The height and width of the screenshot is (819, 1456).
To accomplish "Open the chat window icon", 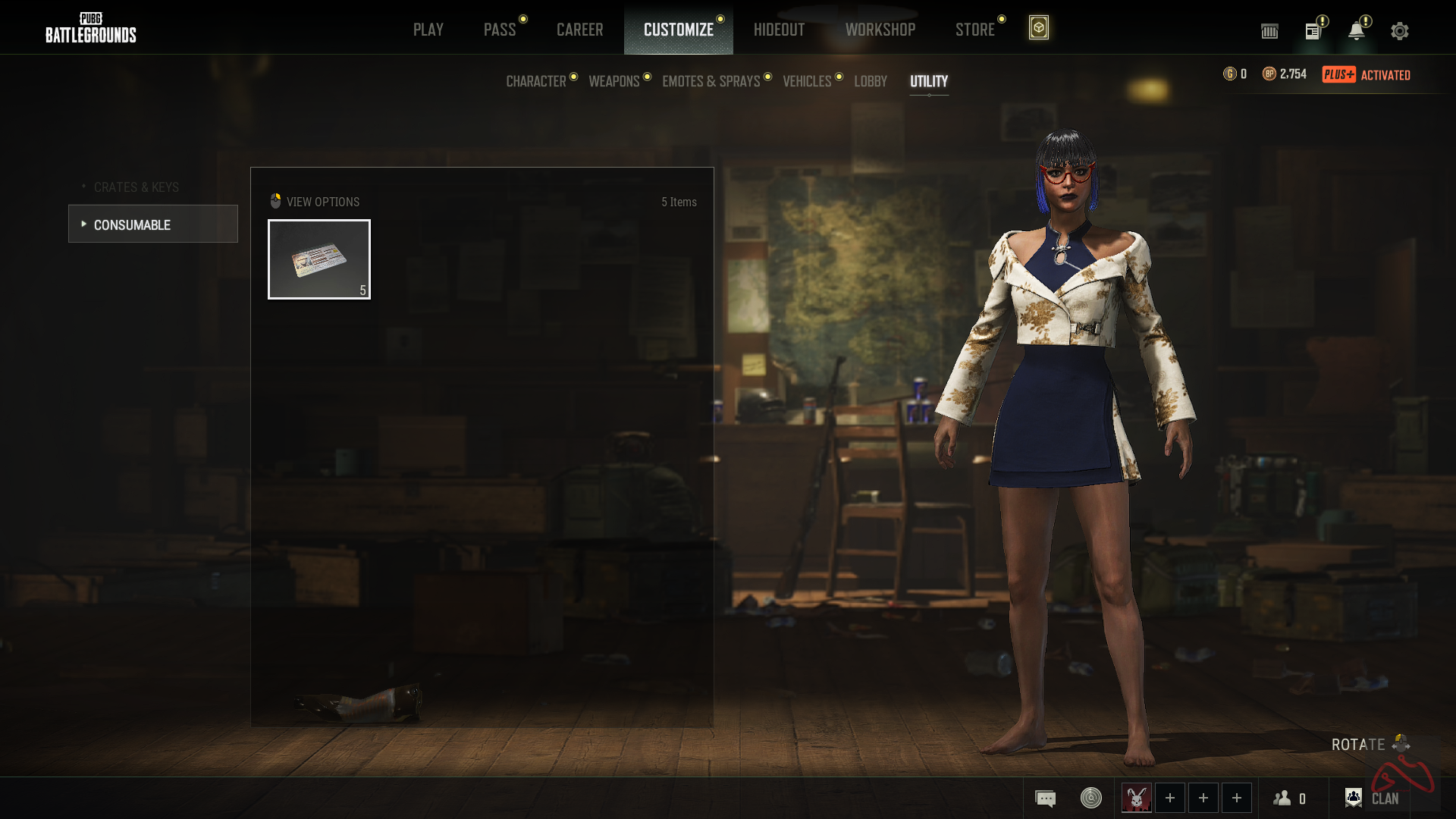I will click(1045, 799).
